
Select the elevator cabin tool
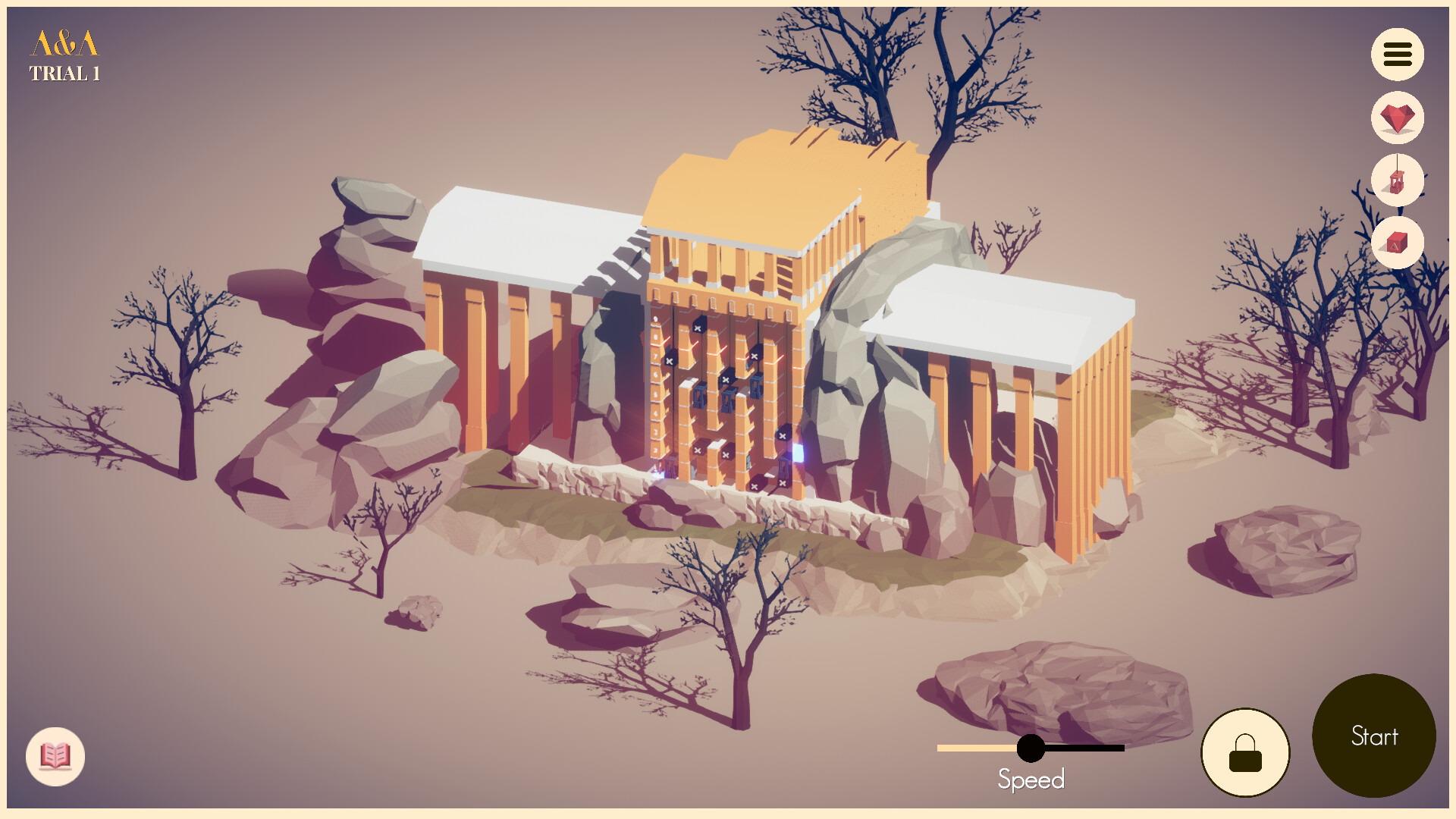pos(1398,180)
